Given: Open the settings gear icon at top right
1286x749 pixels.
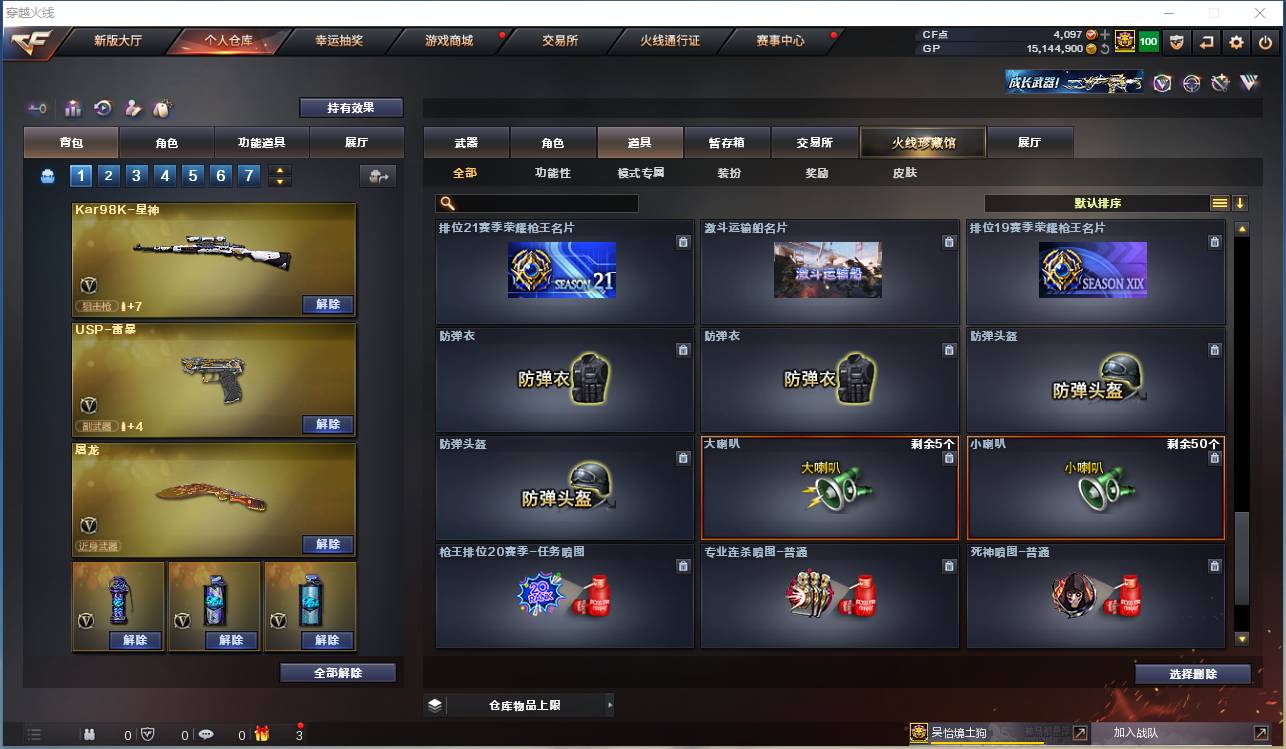Looking at the screenshot, I should click(x=1236, y=43).
